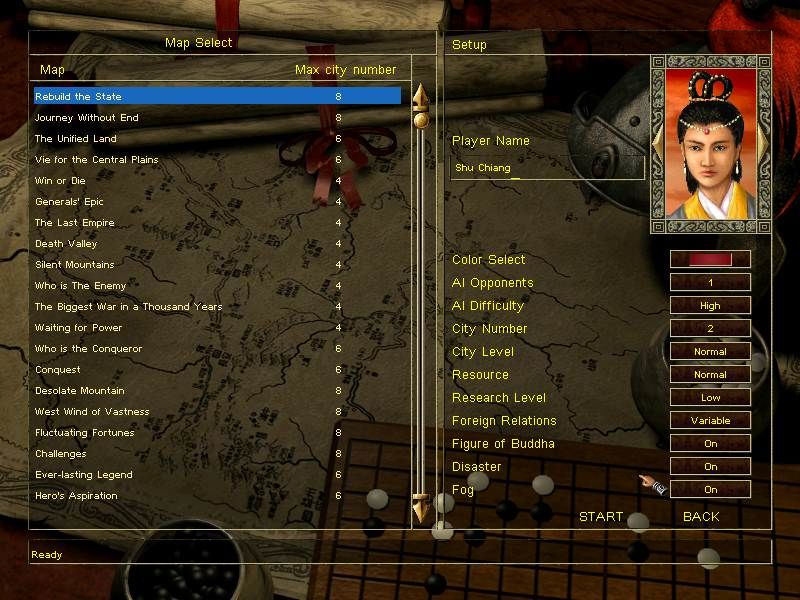Viewport: 800px width, 600px height.
Task: Pick the Death Valley map row
Action: (63, 244)
